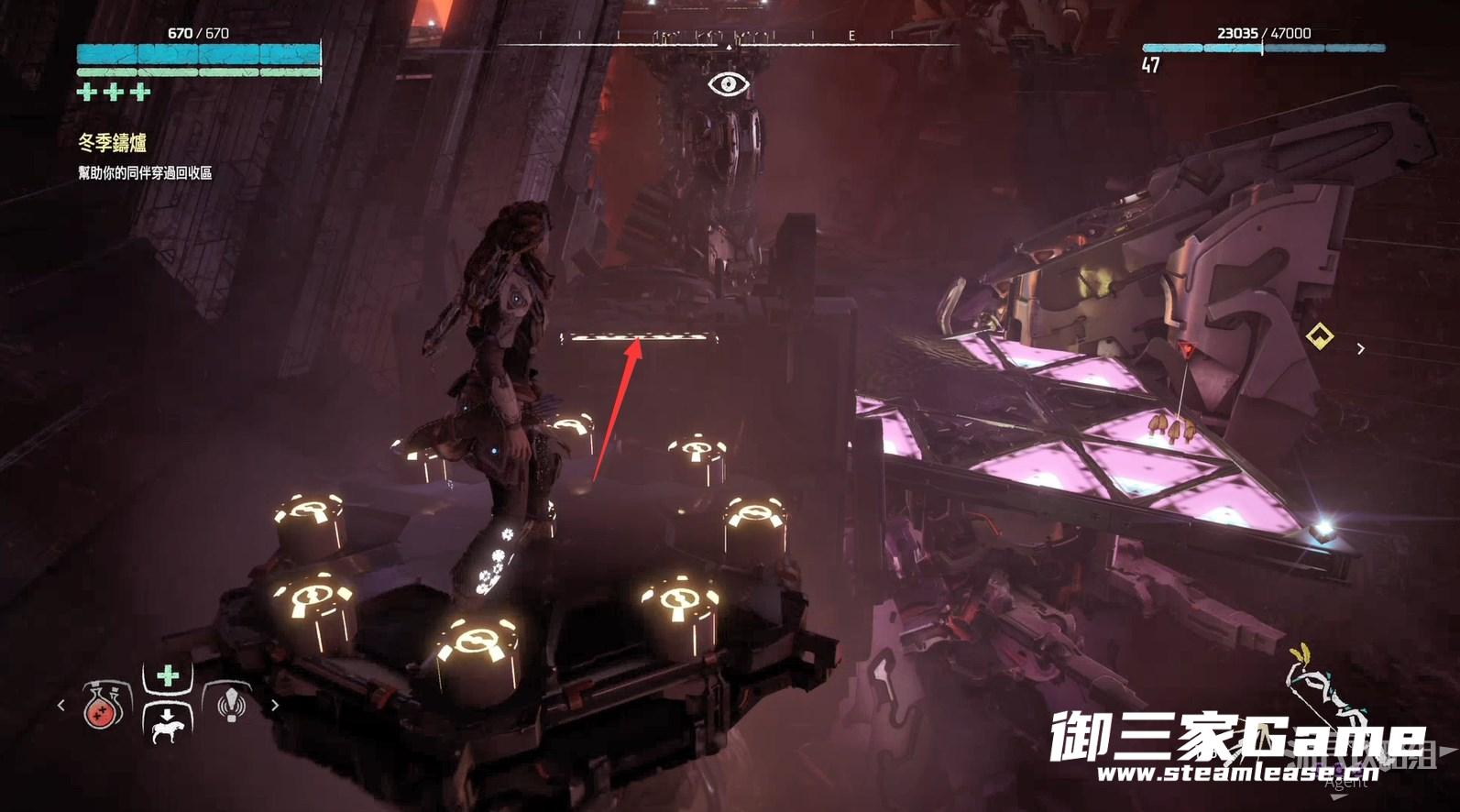This screenshot has height=812, width=1460.
Task: Select the trap tool slot
Action: click(x=231, y=704)
